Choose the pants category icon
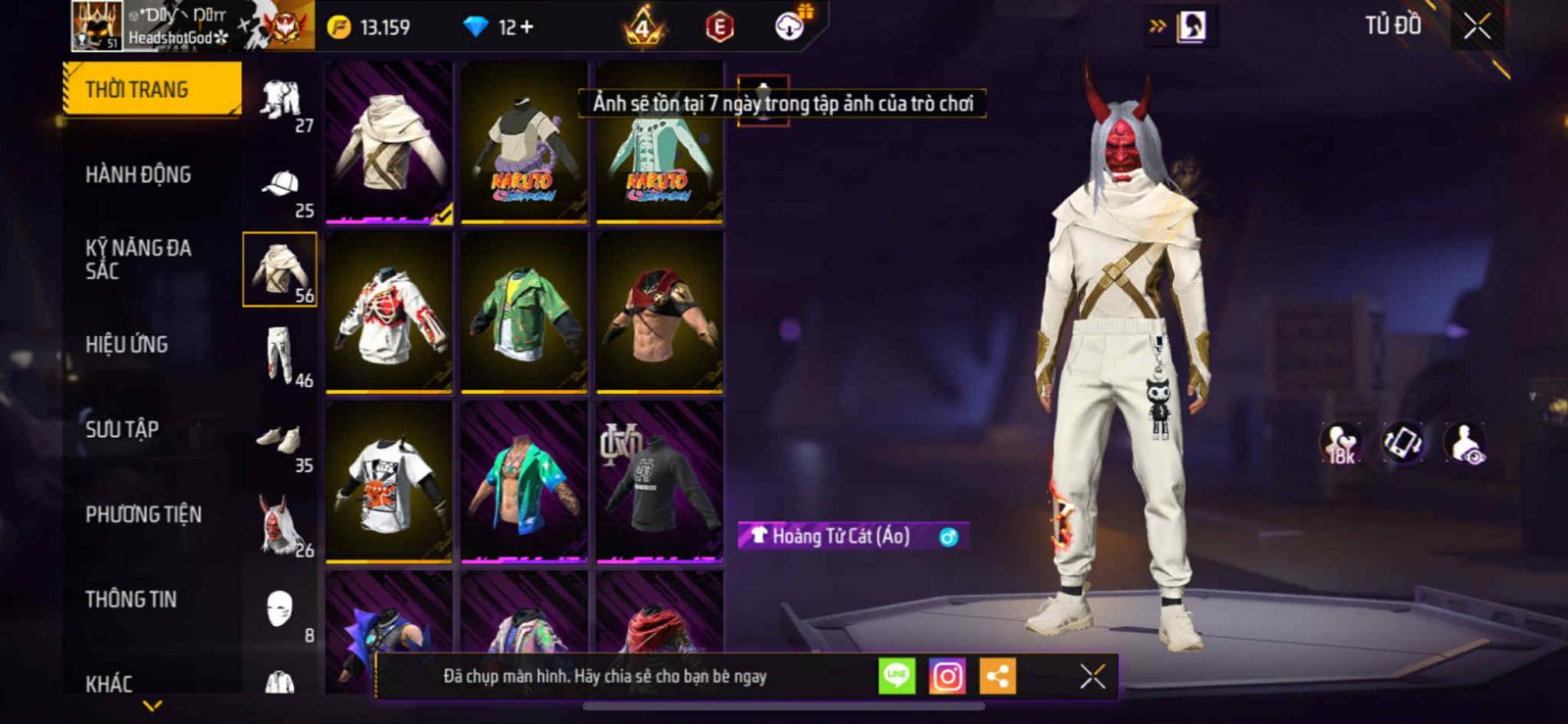This screenshot has height=724, width=1568. pyautogui.click(x=280, y=355)
